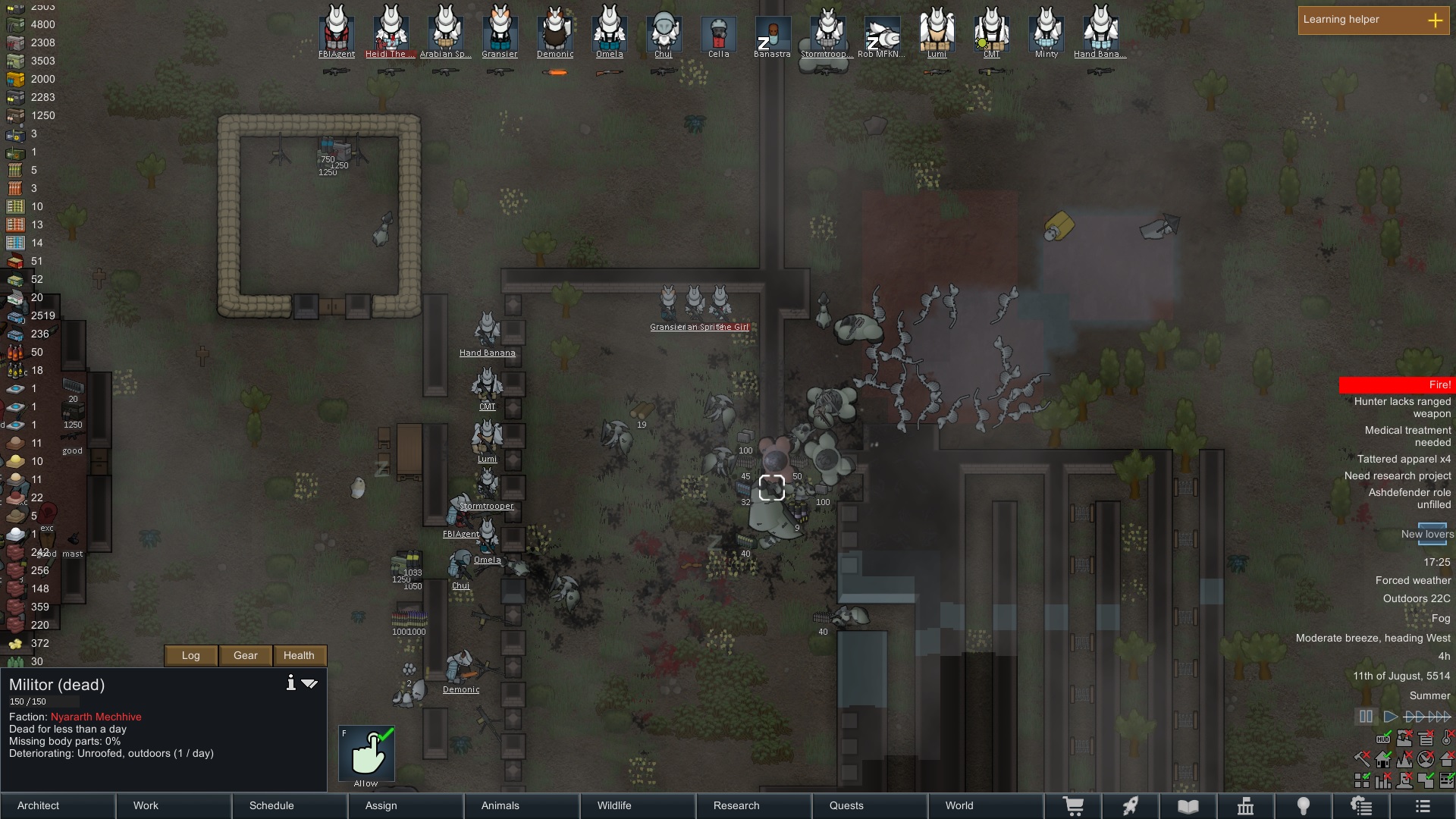1456x819 pixels.
Task: Switch to the Gear tab
Action: click(246, 655)
